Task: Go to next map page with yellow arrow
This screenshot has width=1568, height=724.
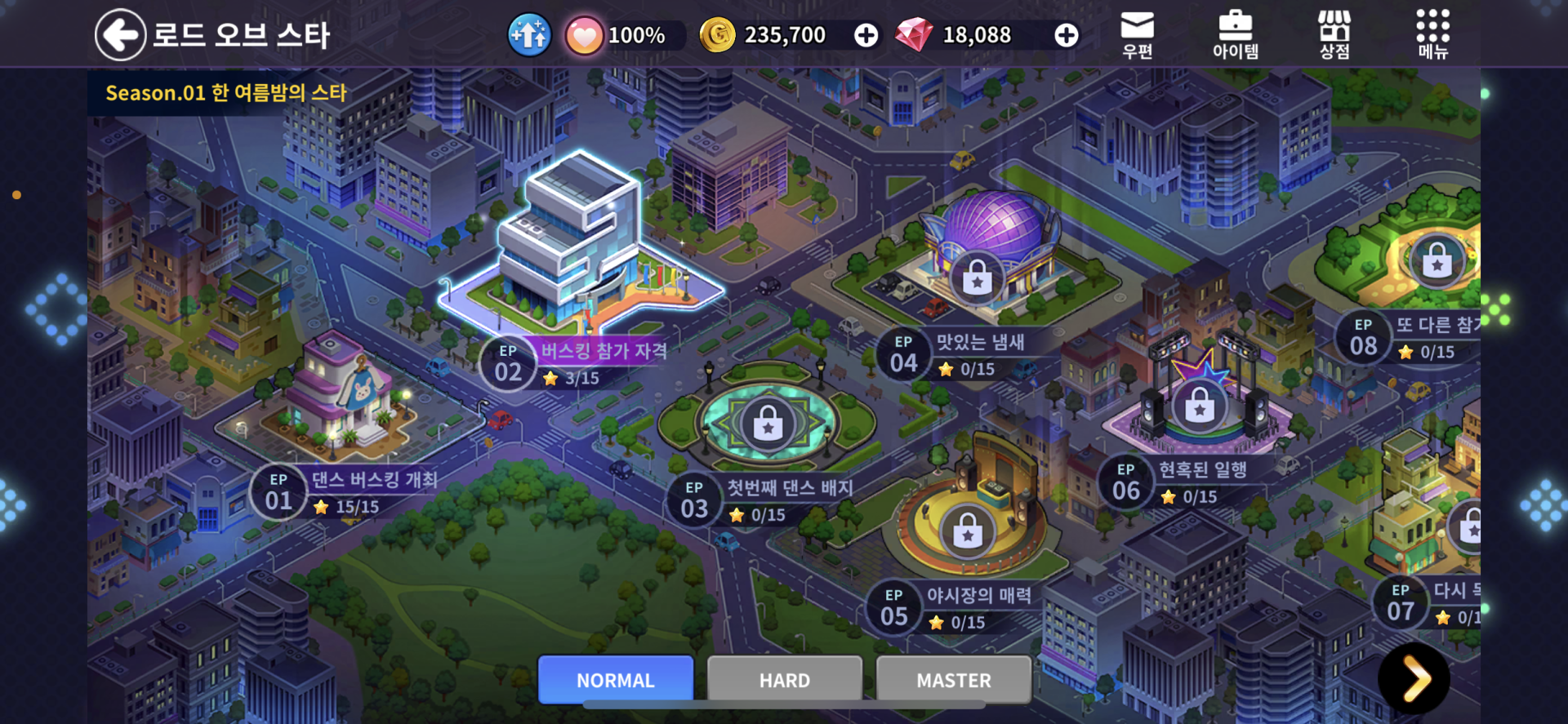Action: (1414, 678)
